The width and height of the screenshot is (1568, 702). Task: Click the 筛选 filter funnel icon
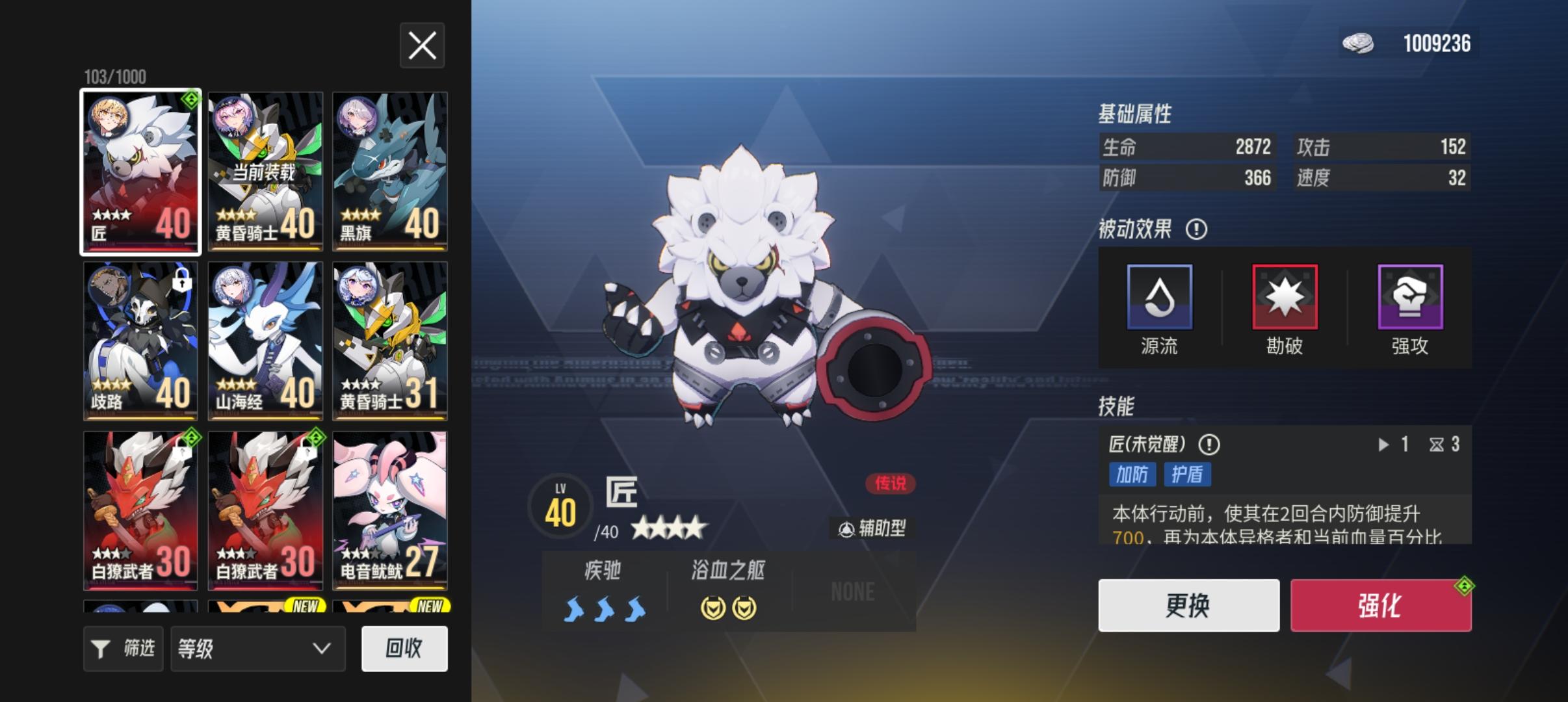click(x=101, y=648)
